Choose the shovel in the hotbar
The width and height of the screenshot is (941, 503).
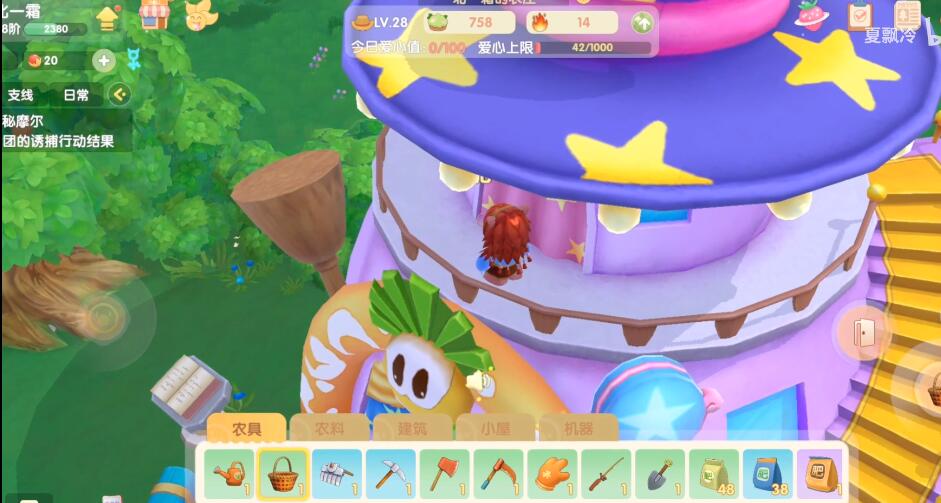[660, 471]
